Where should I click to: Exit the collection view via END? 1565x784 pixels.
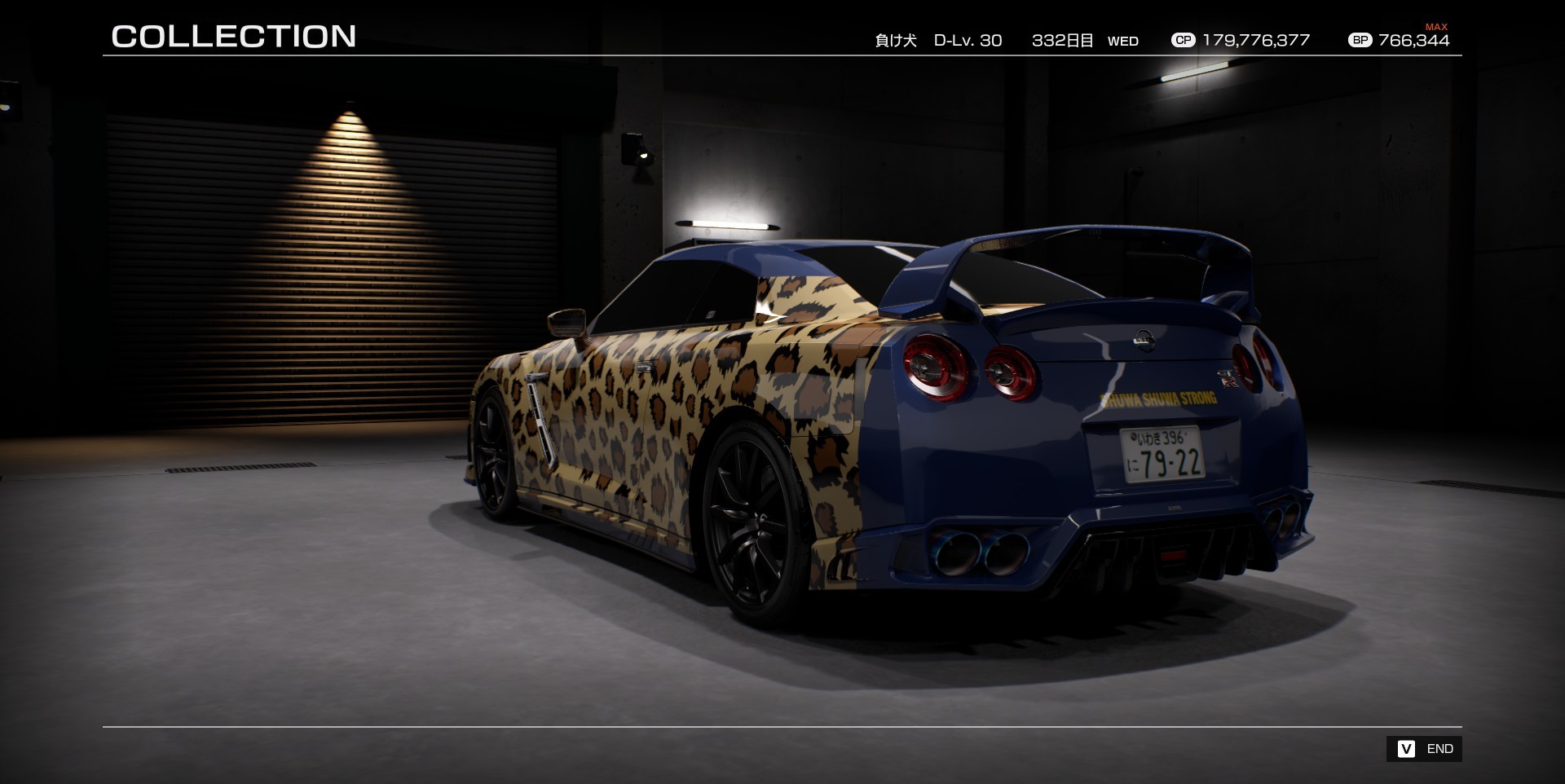(1424, 749)
